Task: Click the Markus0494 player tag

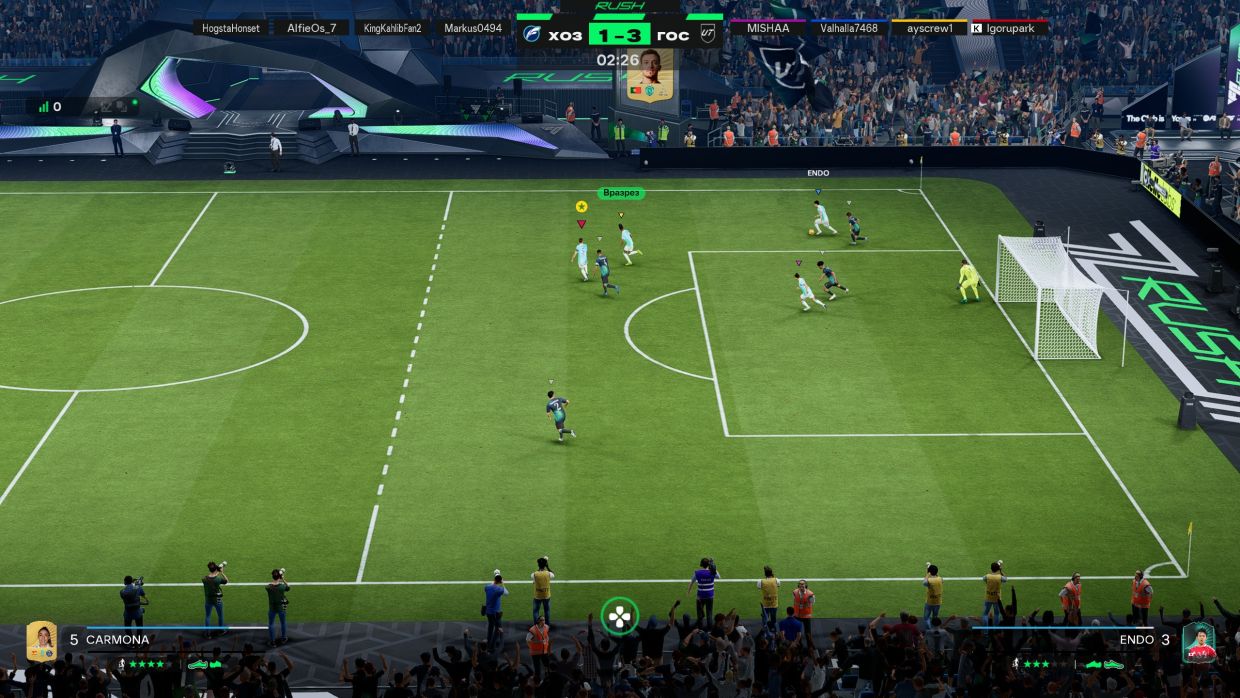Action: click(473, 28)
